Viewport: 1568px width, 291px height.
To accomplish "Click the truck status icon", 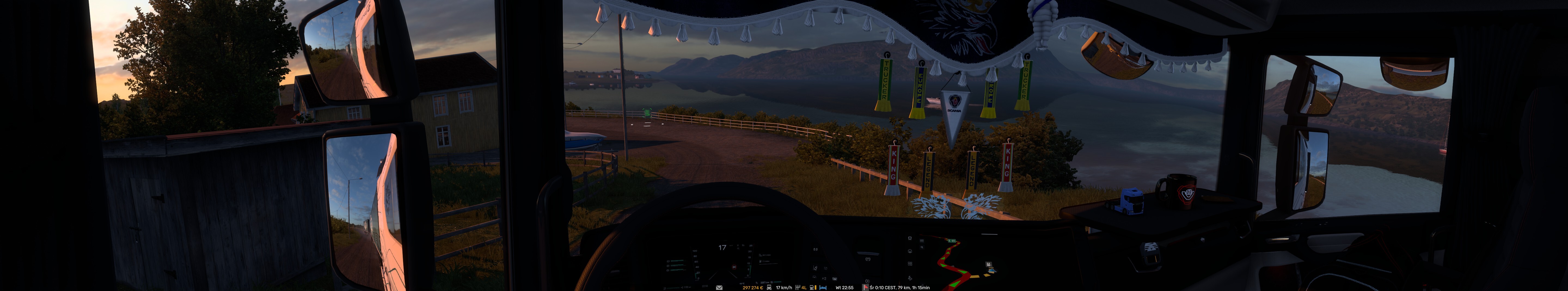I will tap(769, 288).
